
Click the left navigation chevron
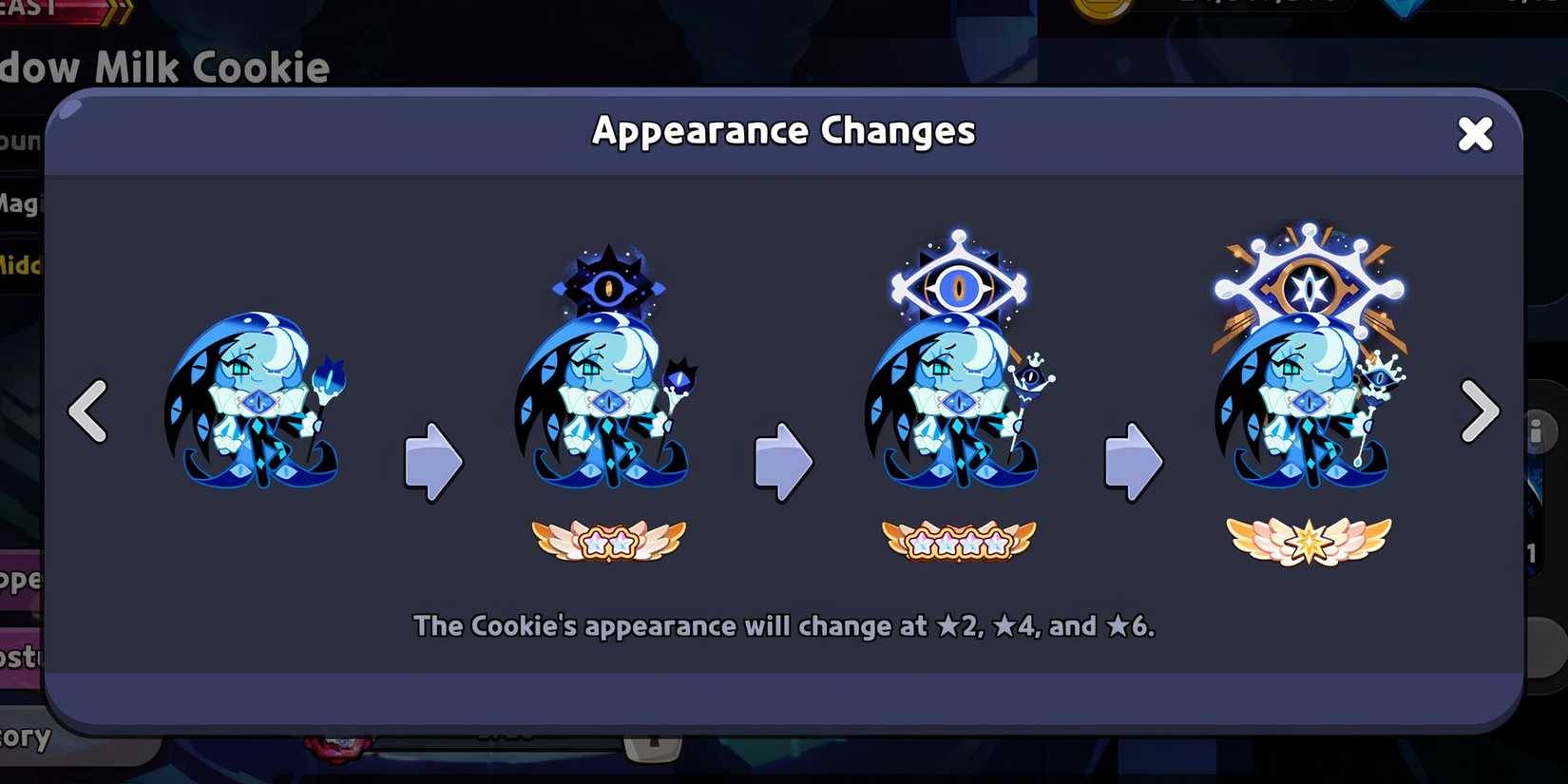coord(86,411)
